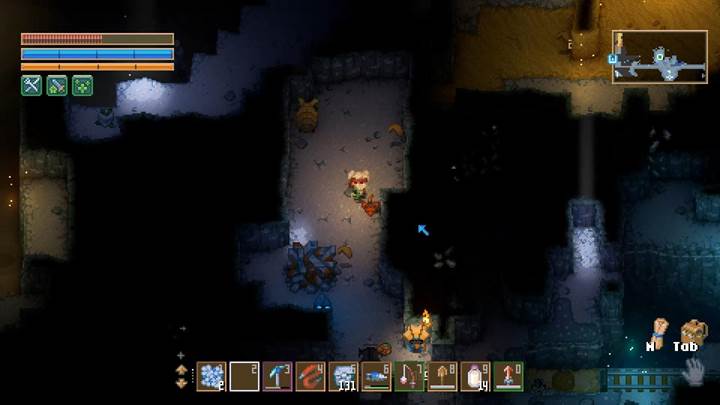
Task: Choose the ore stack showing 131
Action: [x=343, y=376]
